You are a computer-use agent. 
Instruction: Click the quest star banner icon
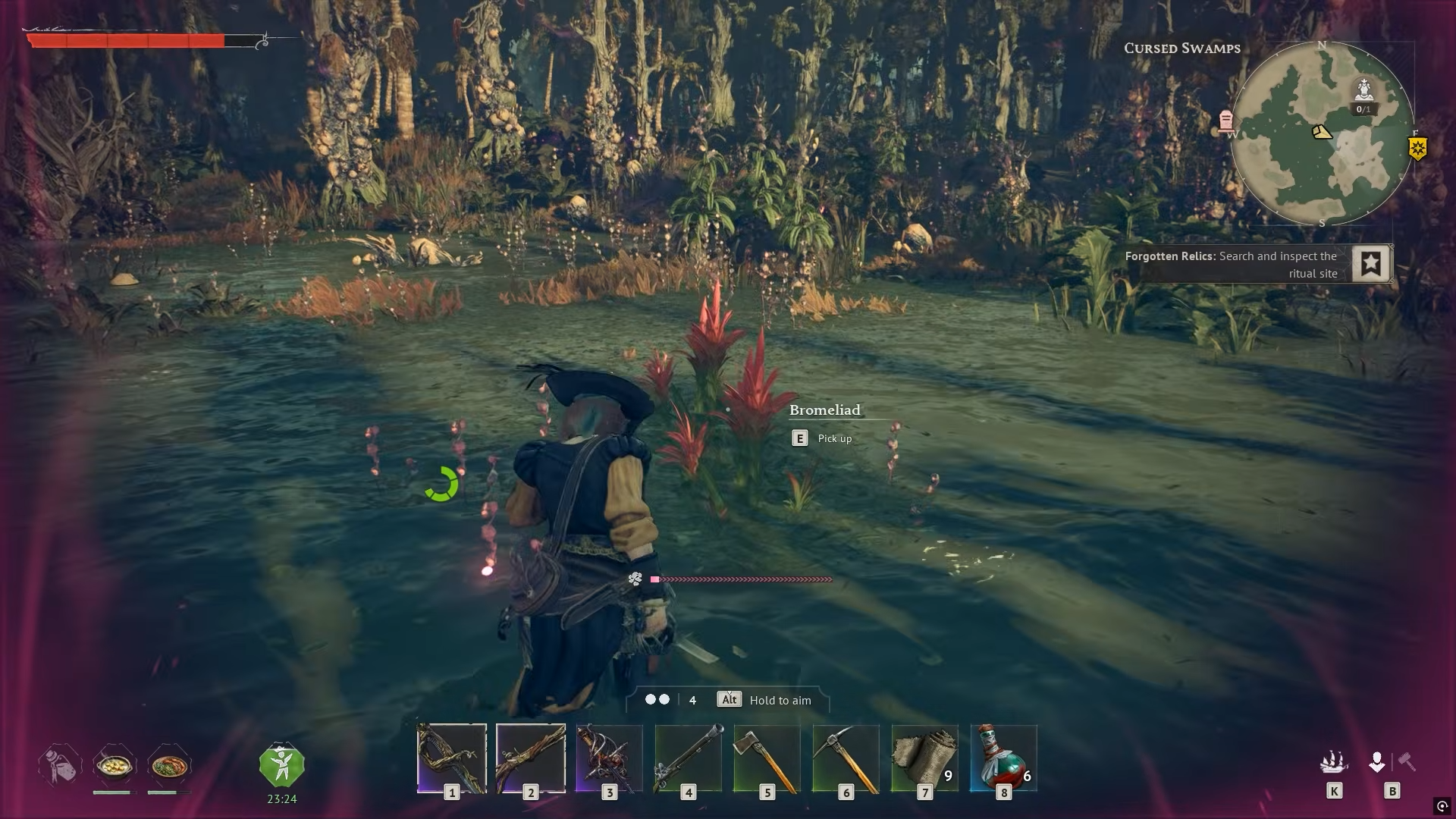click(1371, 264)
